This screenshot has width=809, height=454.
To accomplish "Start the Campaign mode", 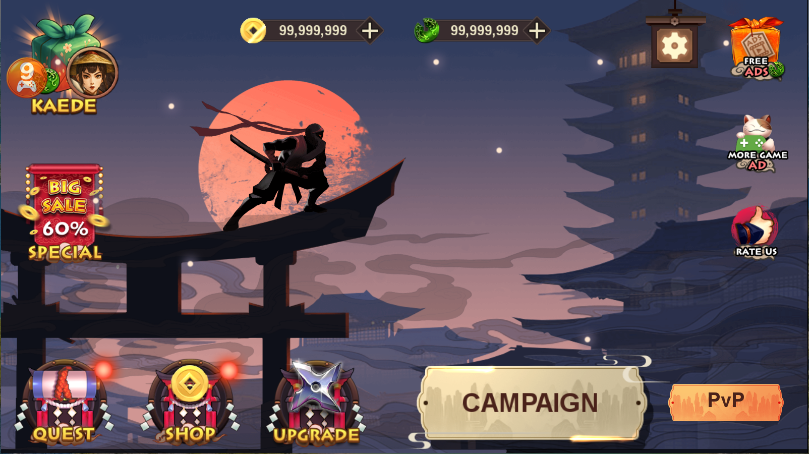I will [530, 403].
